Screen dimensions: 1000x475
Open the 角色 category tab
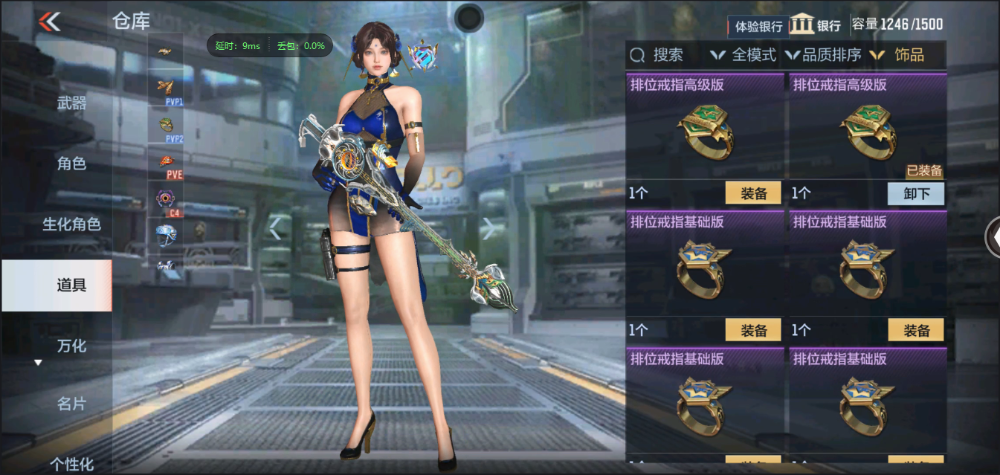71,163
